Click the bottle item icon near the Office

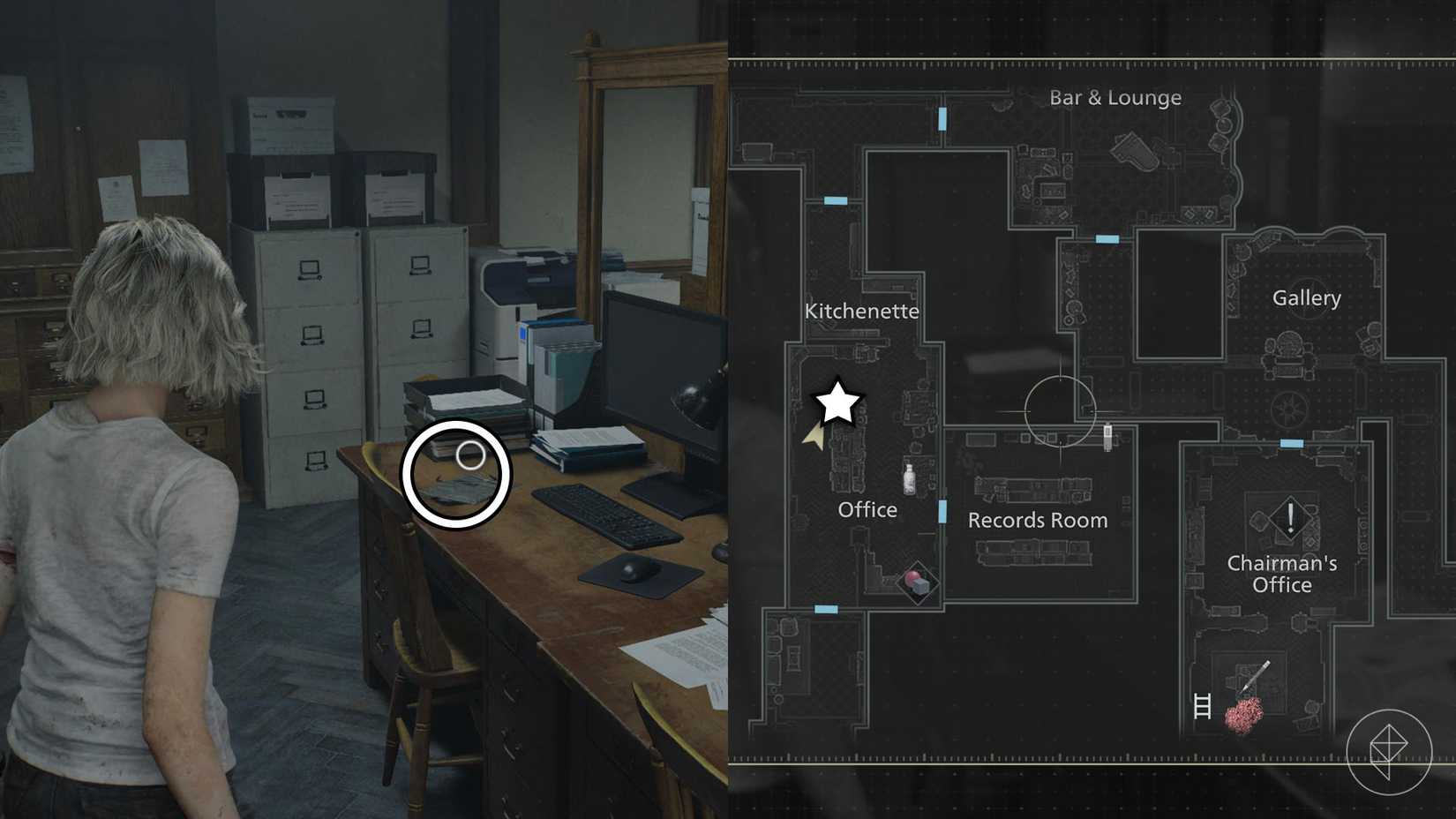[908, 478]
